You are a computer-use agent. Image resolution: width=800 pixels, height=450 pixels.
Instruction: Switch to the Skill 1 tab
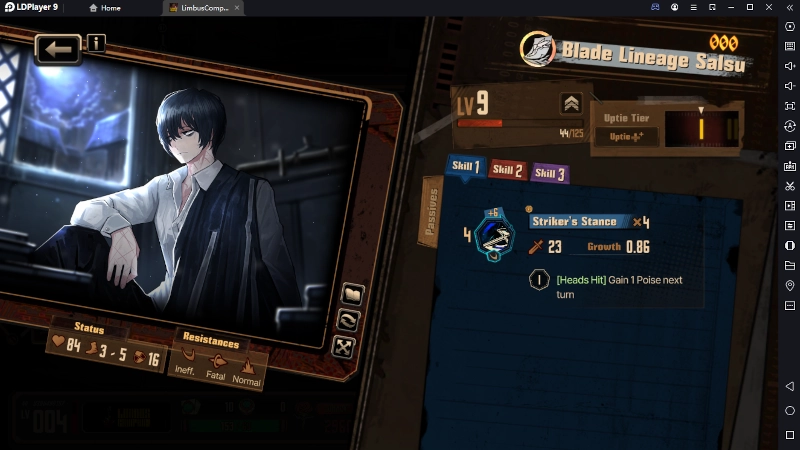(x=465, y=167)
